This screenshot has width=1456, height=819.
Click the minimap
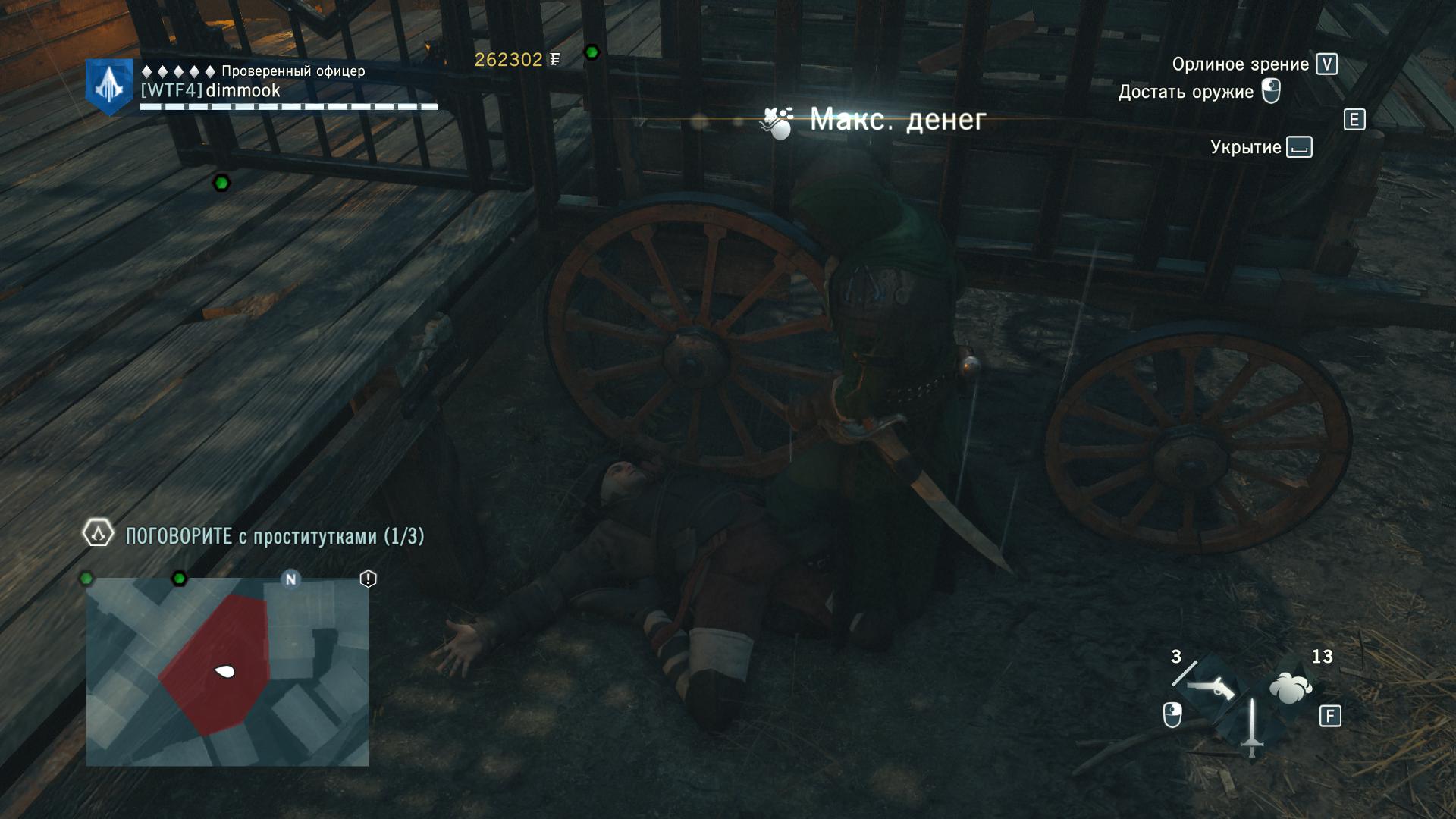[x=227, y=672]
